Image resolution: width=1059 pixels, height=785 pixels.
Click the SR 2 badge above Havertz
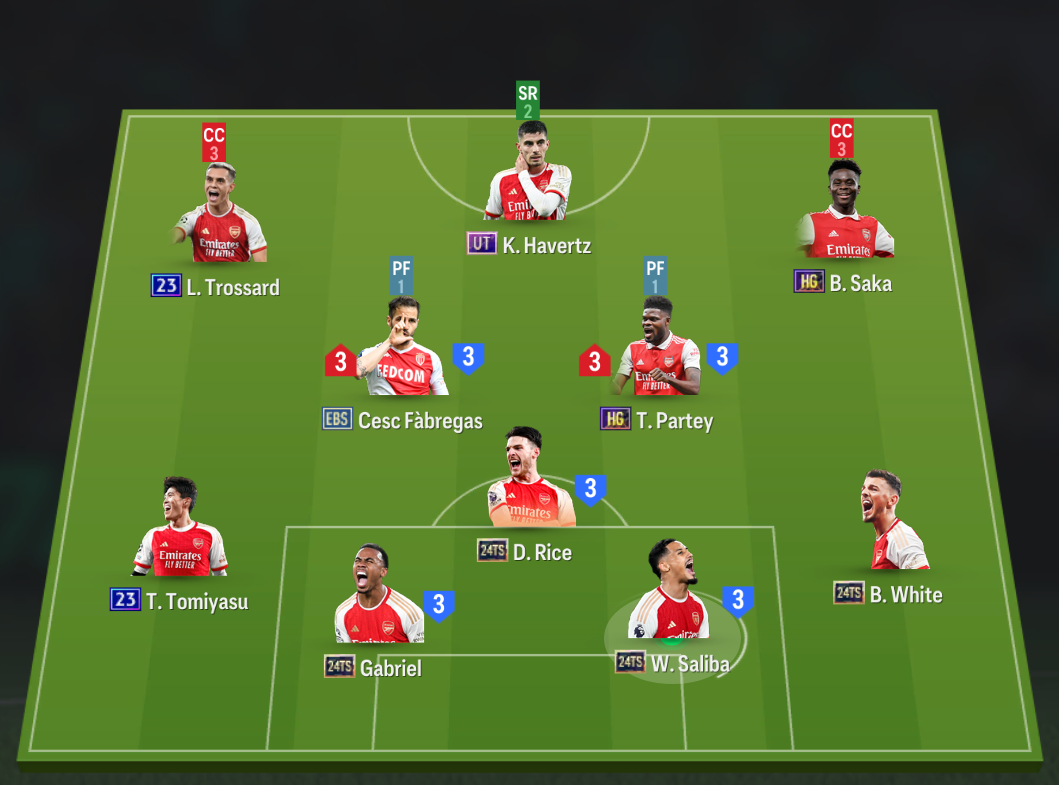click(x=528, y=102)
